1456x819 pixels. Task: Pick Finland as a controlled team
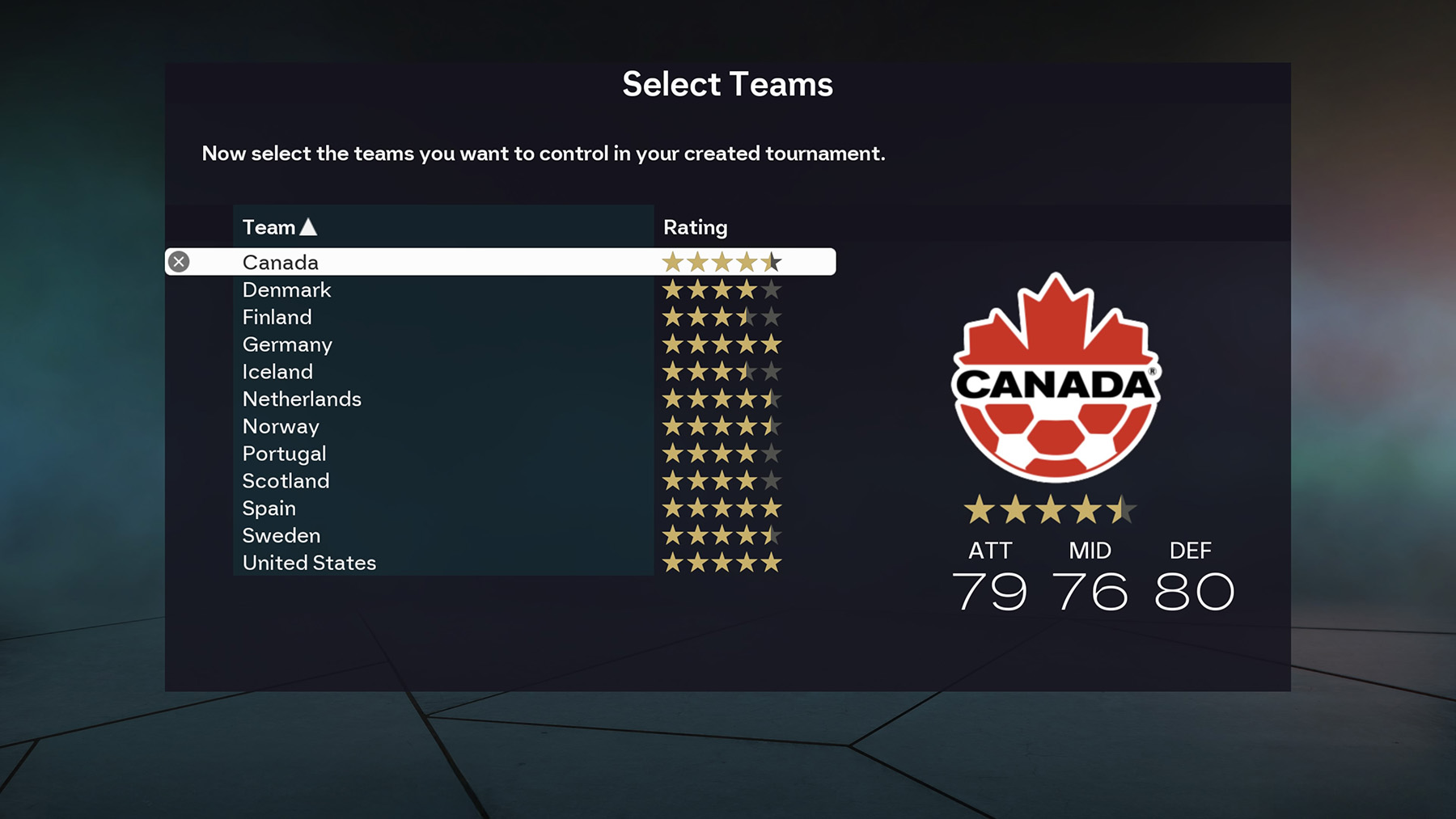pyautogui.click(x=277, y=317)
